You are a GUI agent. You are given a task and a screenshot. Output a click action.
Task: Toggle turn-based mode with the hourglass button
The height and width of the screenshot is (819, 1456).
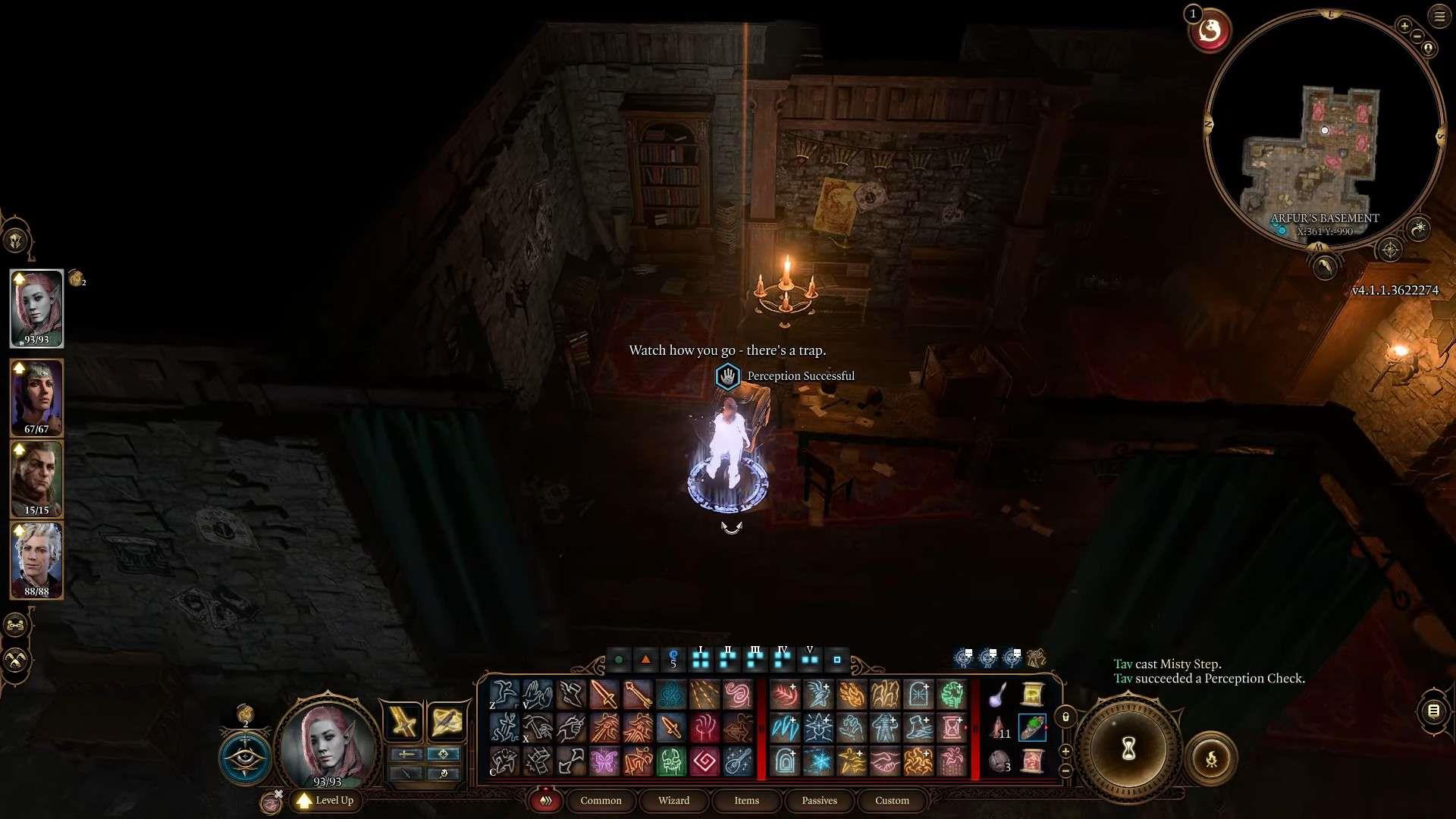[x=1128, y=749]
